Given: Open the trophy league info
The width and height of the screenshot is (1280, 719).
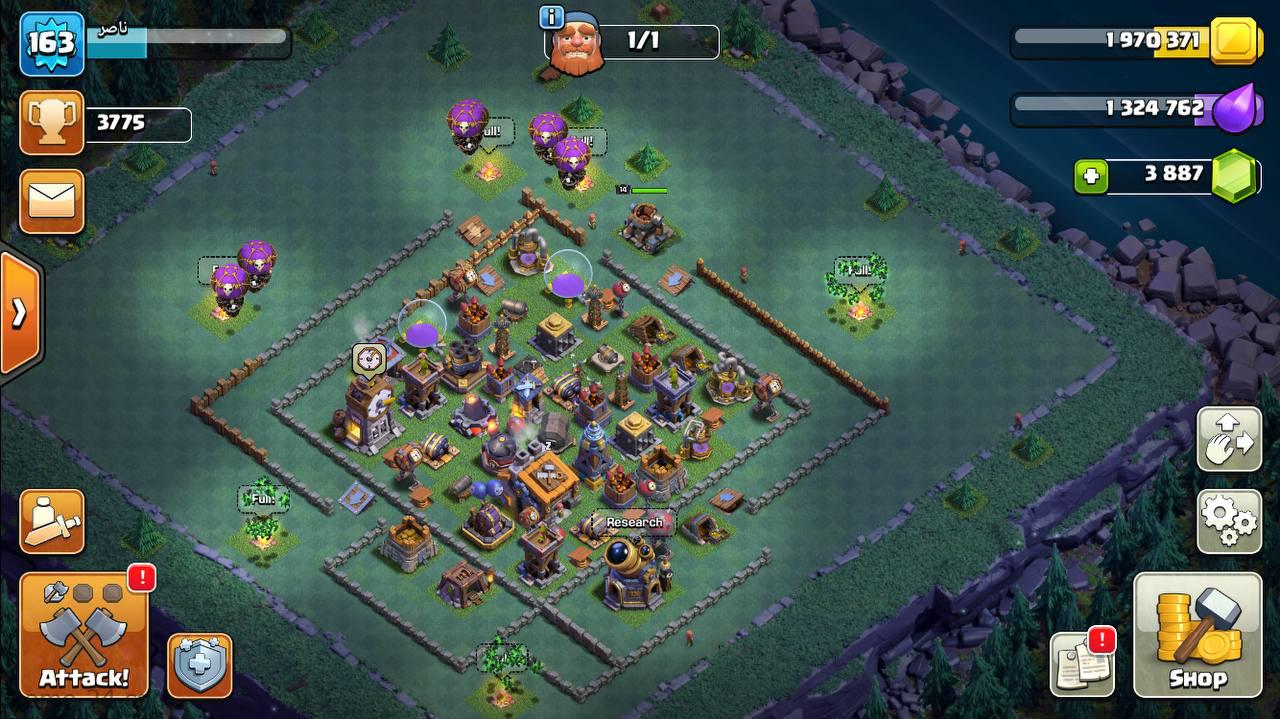Looking at the screenshot, I should point(51,123).
